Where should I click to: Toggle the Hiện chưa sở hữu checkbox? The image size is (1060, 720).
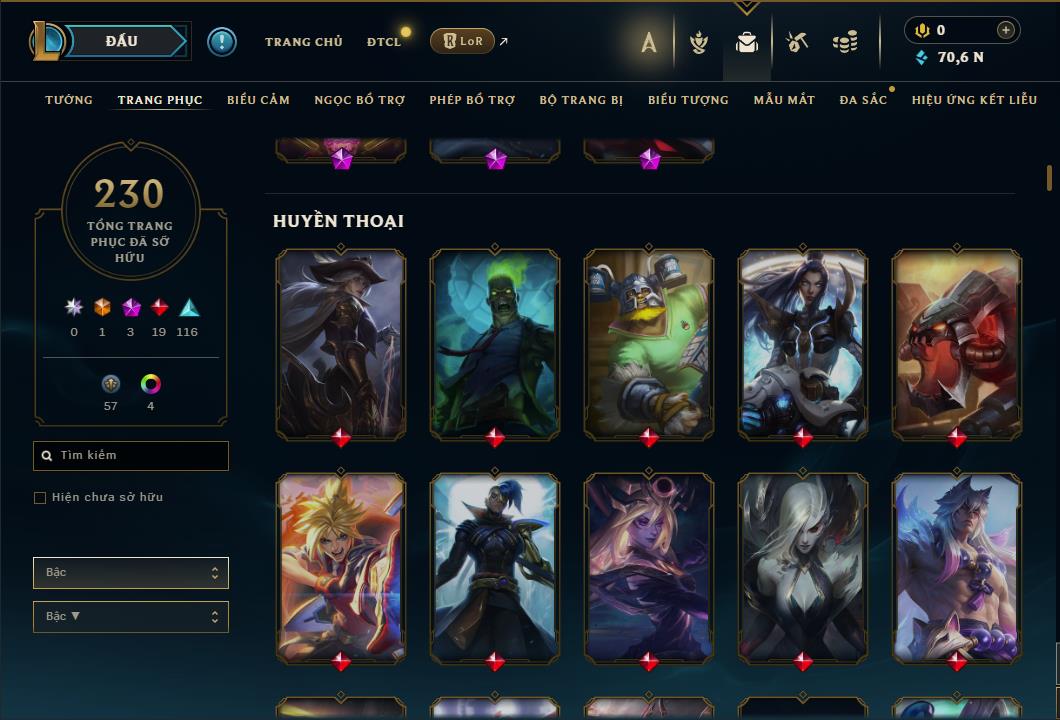click(x=40, y=498)
